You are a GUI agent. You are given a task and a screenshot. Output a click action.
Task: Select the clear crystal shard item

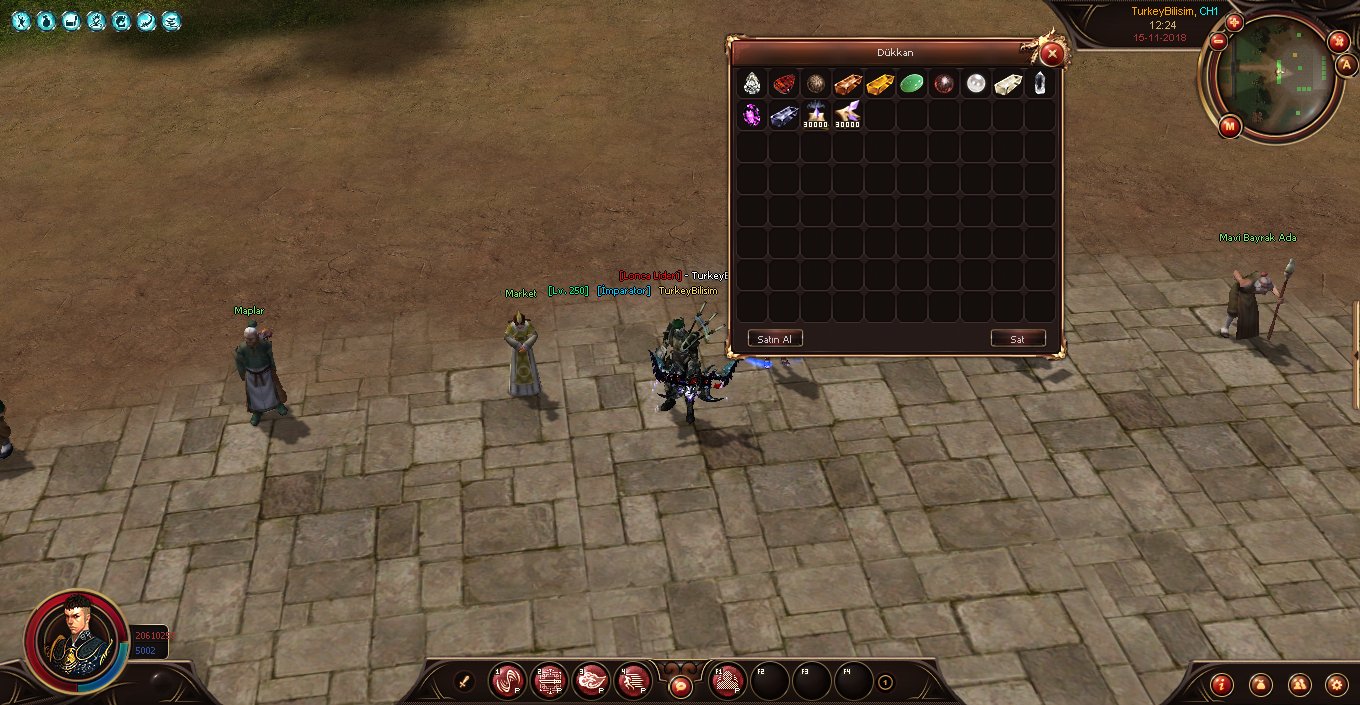(x=1040, y=84)
